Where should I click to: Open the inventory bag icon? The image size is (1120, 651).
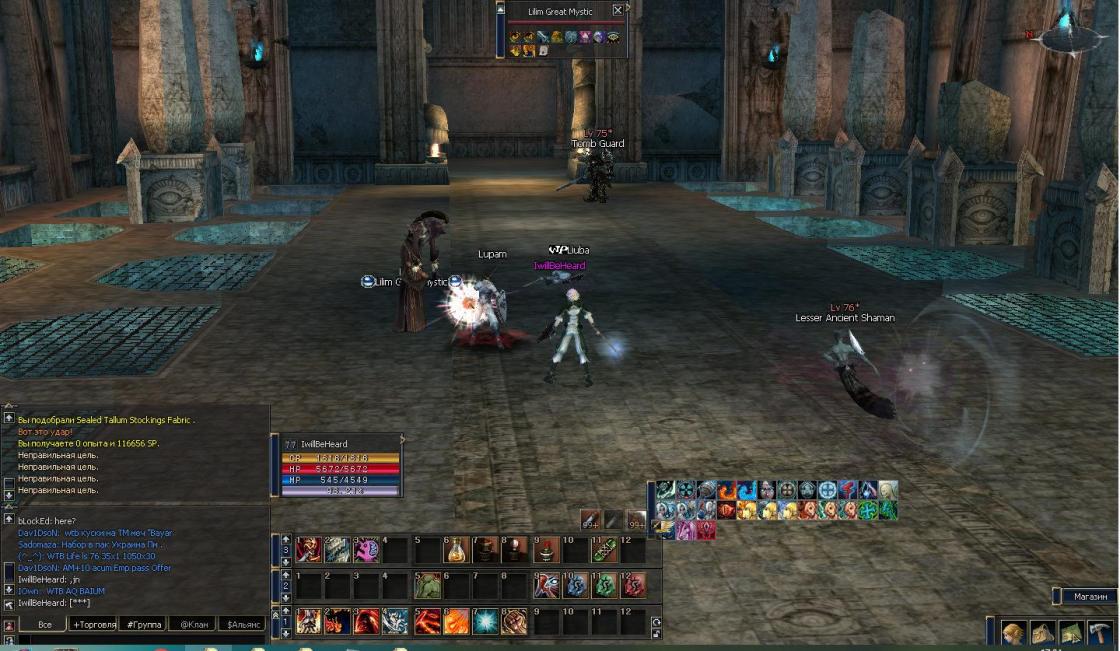1043,633
